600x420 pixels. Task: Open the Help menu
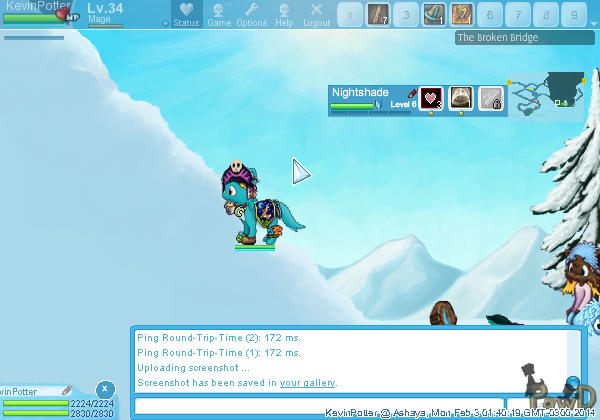(284, 14)
